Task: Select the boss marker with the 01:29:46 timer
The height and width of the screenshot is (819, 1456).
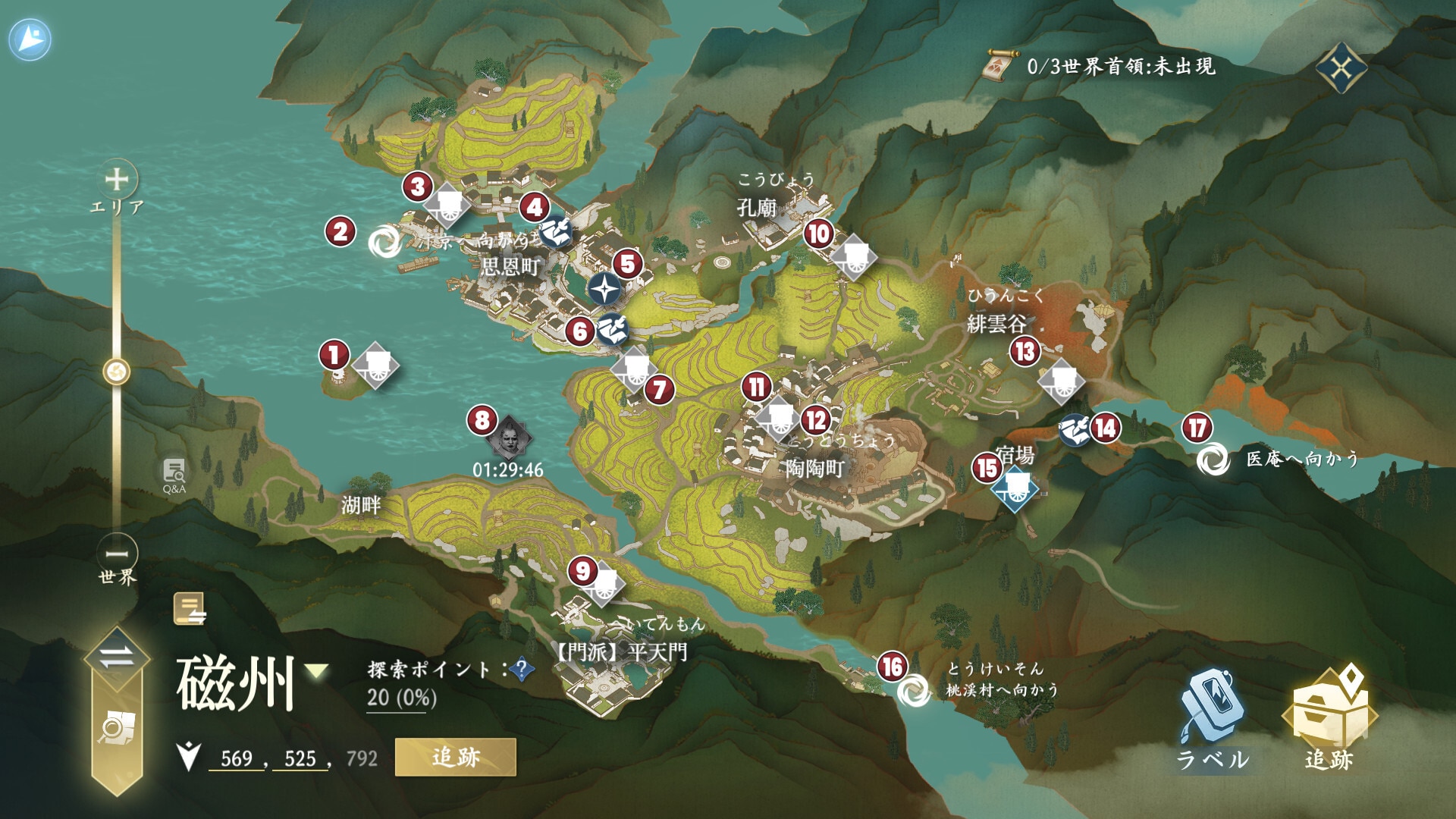Action: click(x=508, y=438)
